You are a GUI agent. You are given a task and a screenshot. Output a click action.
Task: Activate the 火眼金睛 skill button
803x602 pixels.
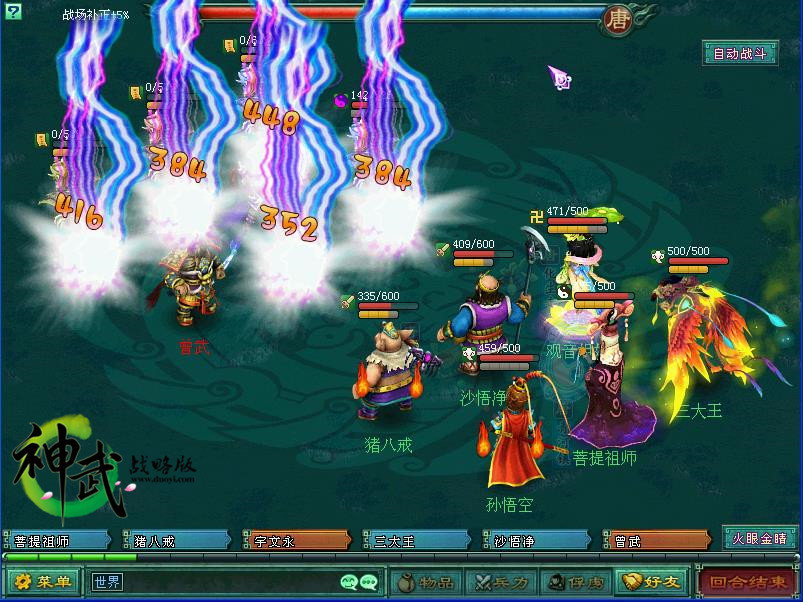(759, 539)
